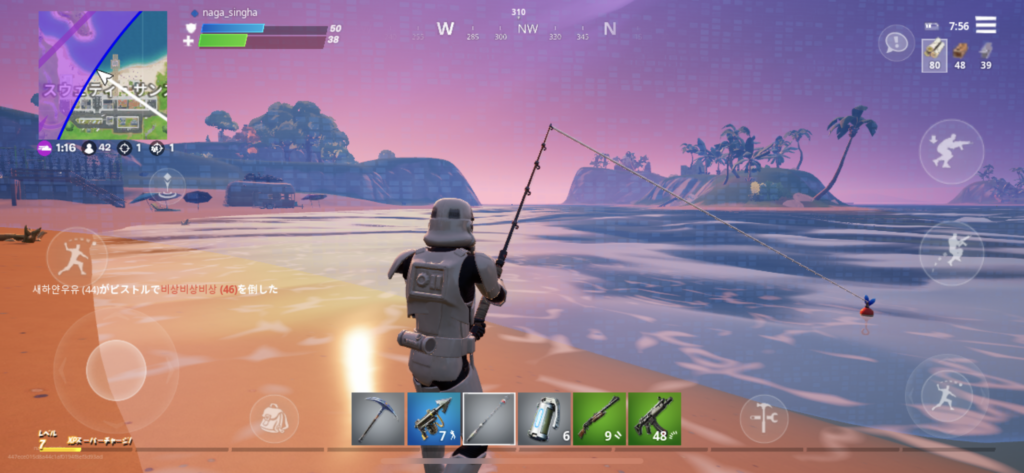Select the harpoon gun slot
The width and height of the screenshot is (1024, 473).
click(433, 418)
